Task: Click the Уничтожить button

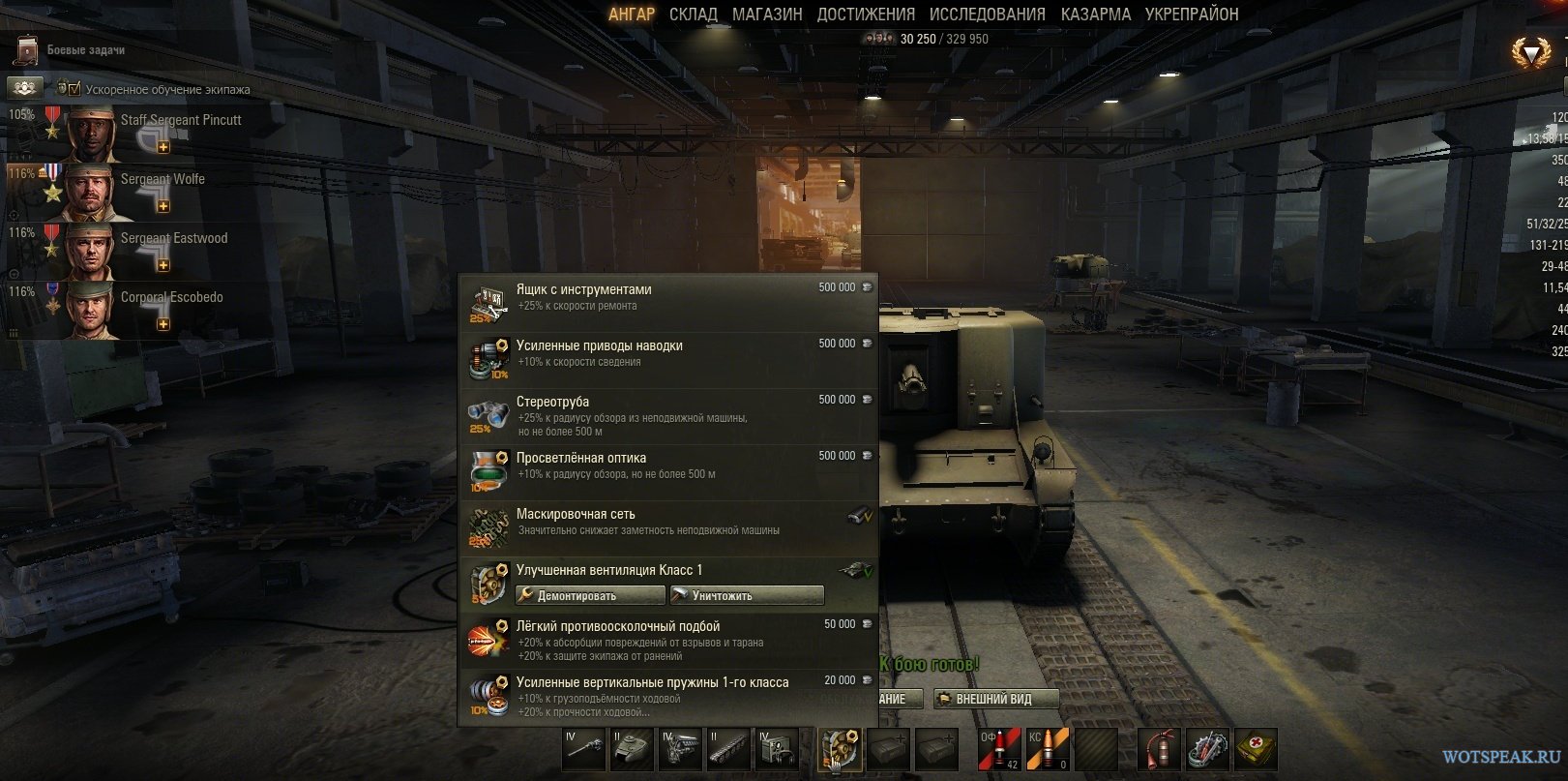Action: pos(747,595)
